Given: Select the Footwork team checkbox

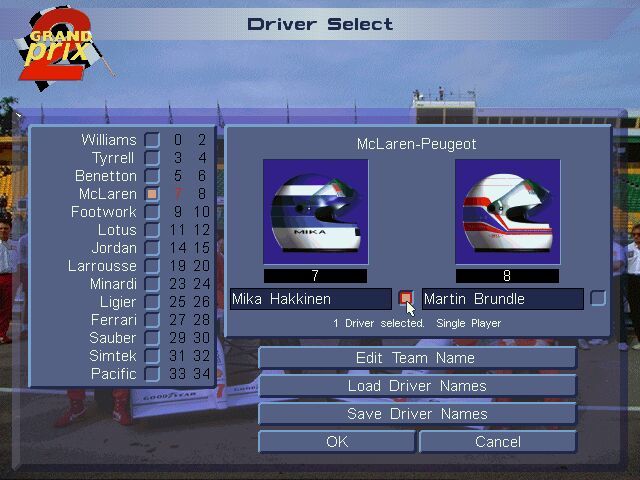Looking at the screenshot, I should click(152, 212).
